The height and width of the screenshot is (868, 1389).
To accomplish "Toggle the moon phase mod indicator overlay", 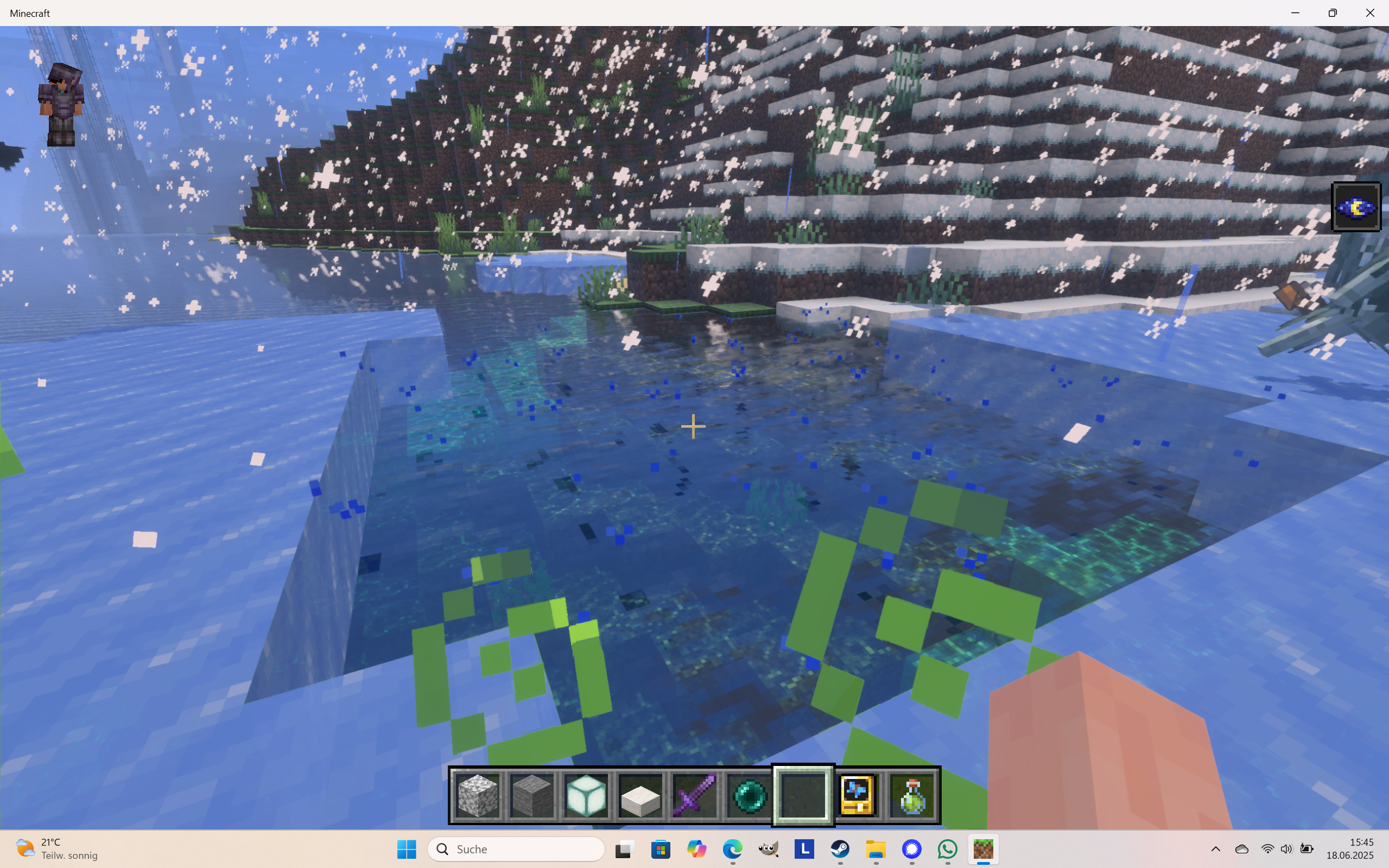I will click(x=1356, y=206).
